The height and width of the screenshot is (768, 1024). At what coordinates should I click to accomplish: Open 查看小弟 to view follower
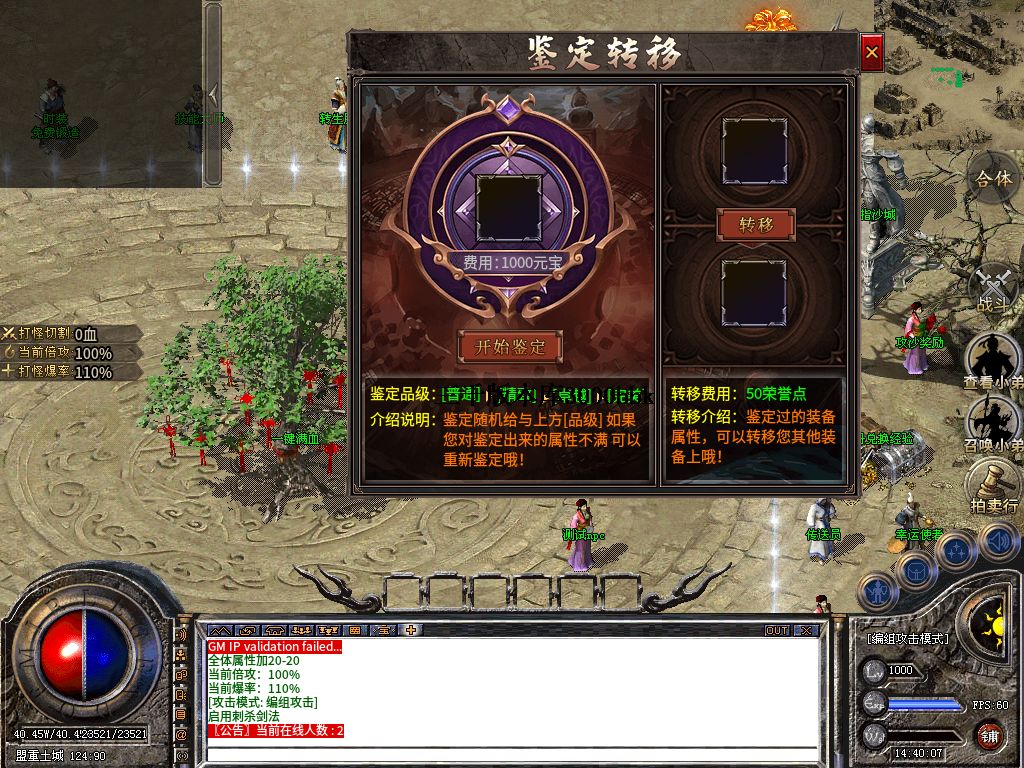tap(992, 362)
